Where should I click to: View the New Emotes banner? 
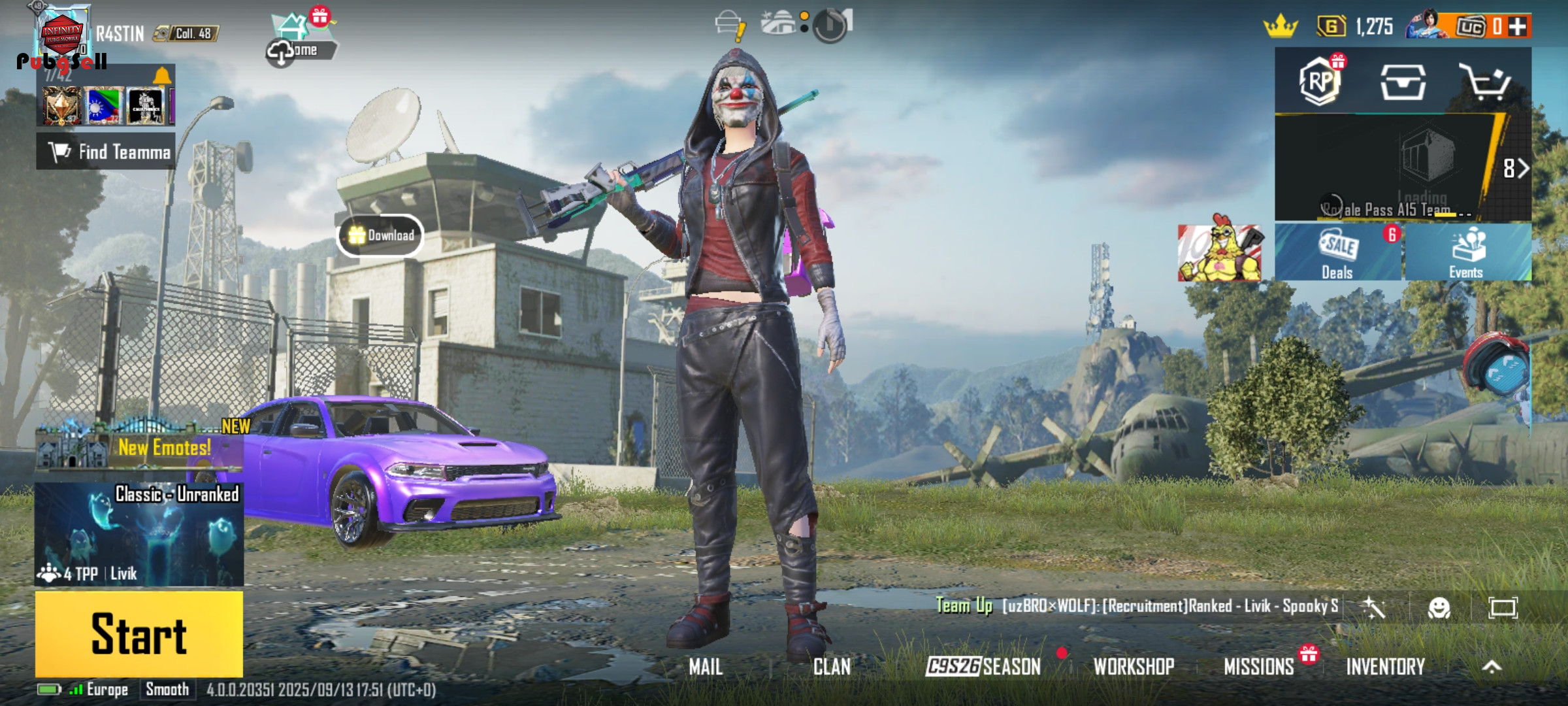[140, 447]
